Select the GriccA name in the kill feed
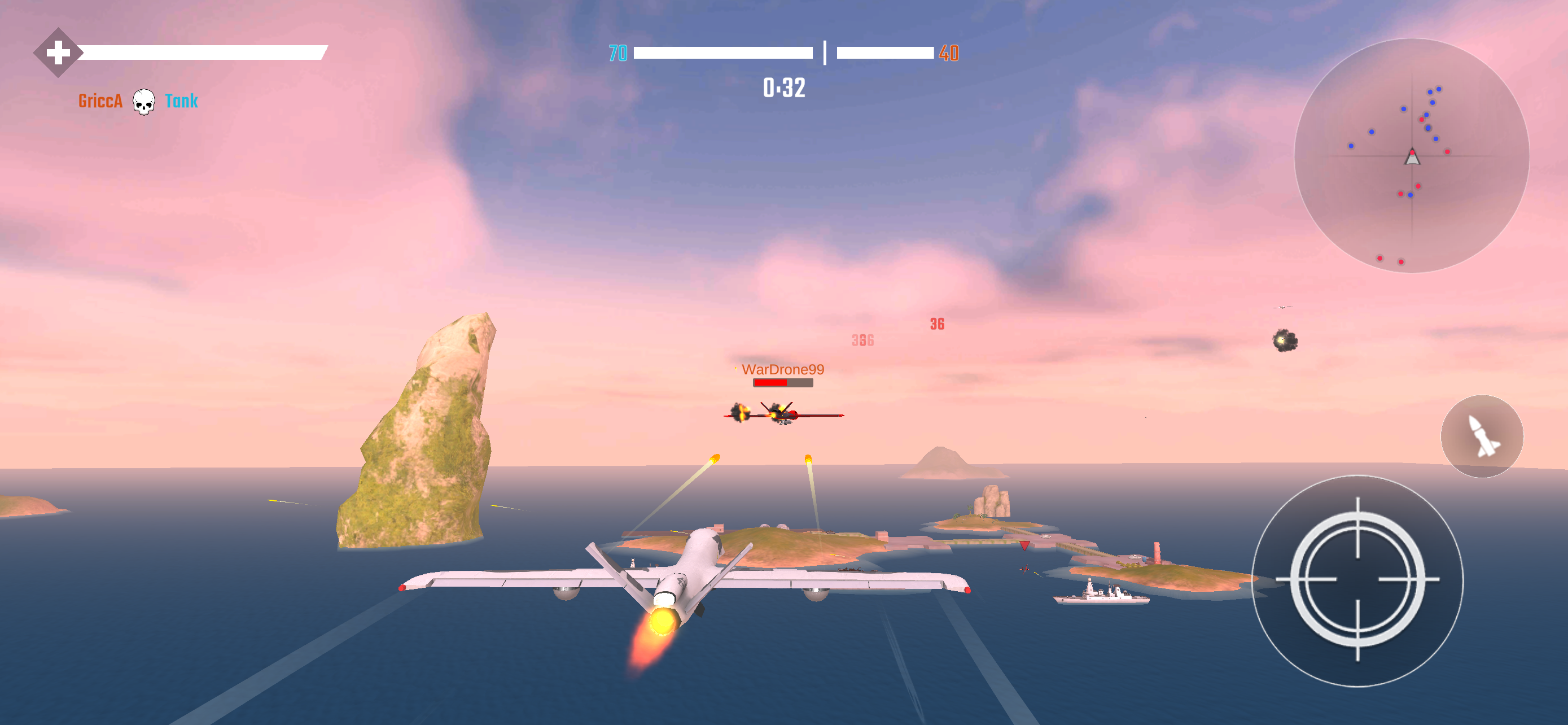Image resolution: width=1568 pixels, height=725 pixels. click(x=99, y=101)
